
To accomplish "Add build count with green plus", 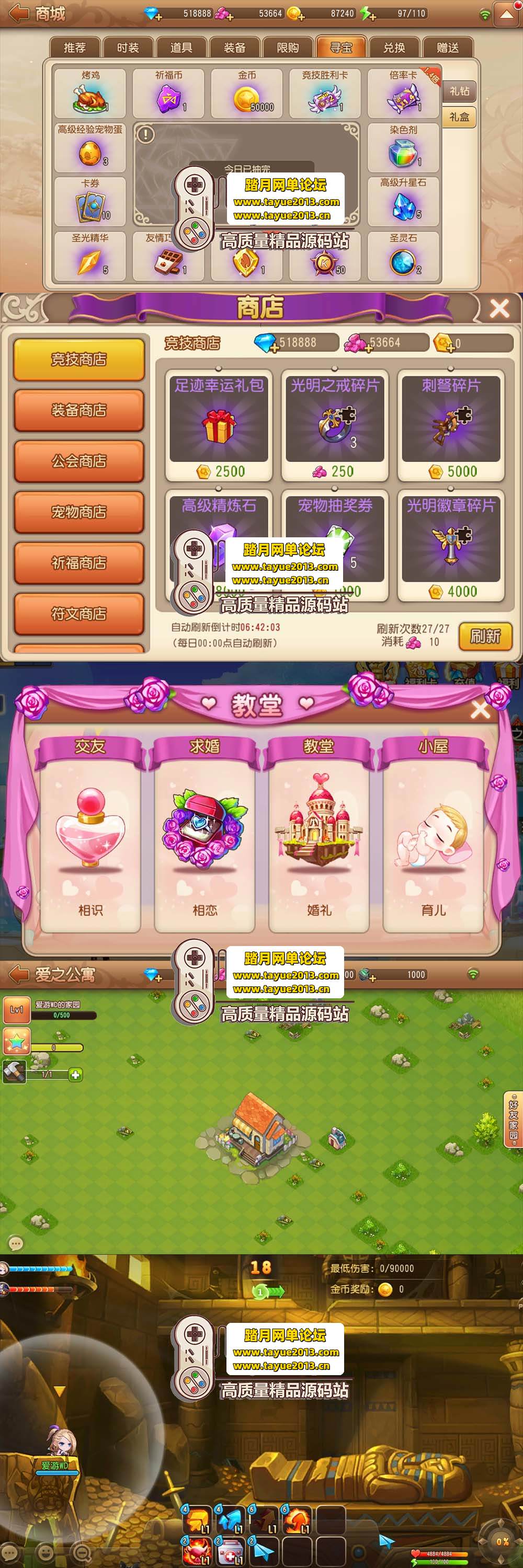I will (75, 1075).
